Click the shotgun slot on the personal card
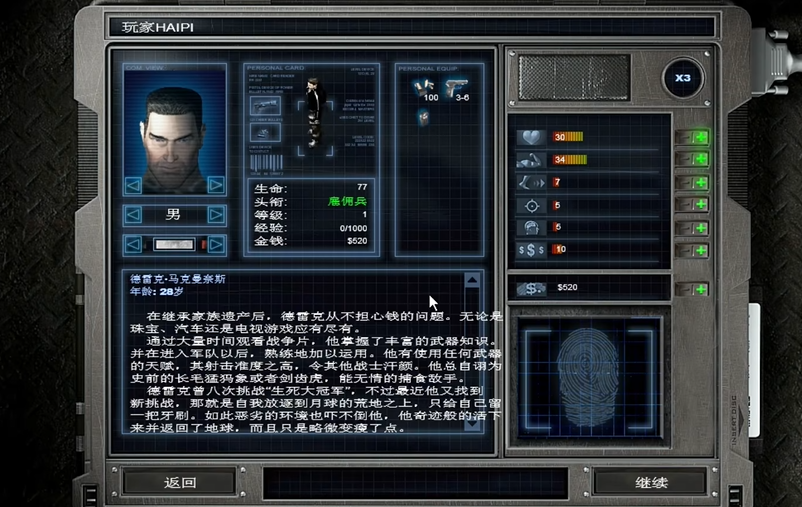This screenshot has width=802, height=507. (x=265, y=105)
